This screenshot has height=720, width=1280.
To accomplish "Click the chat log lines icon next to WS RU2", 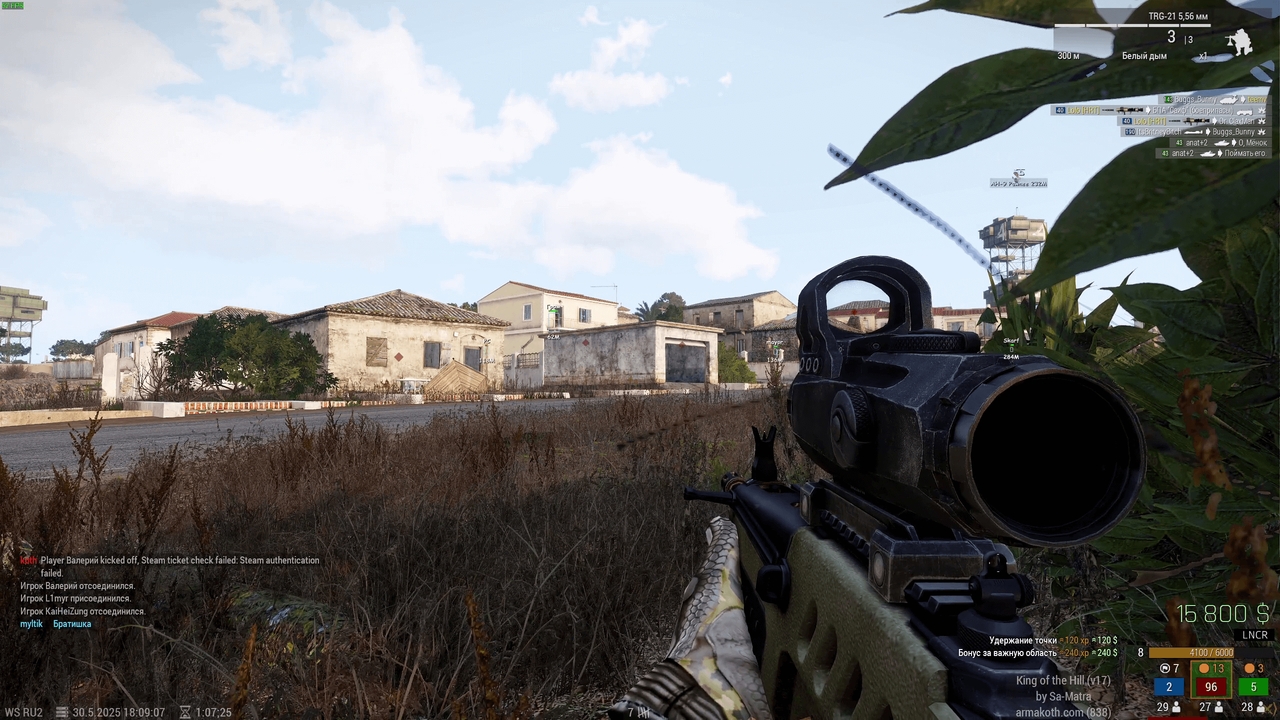I will pyautogui.click(x=61, y=712).
